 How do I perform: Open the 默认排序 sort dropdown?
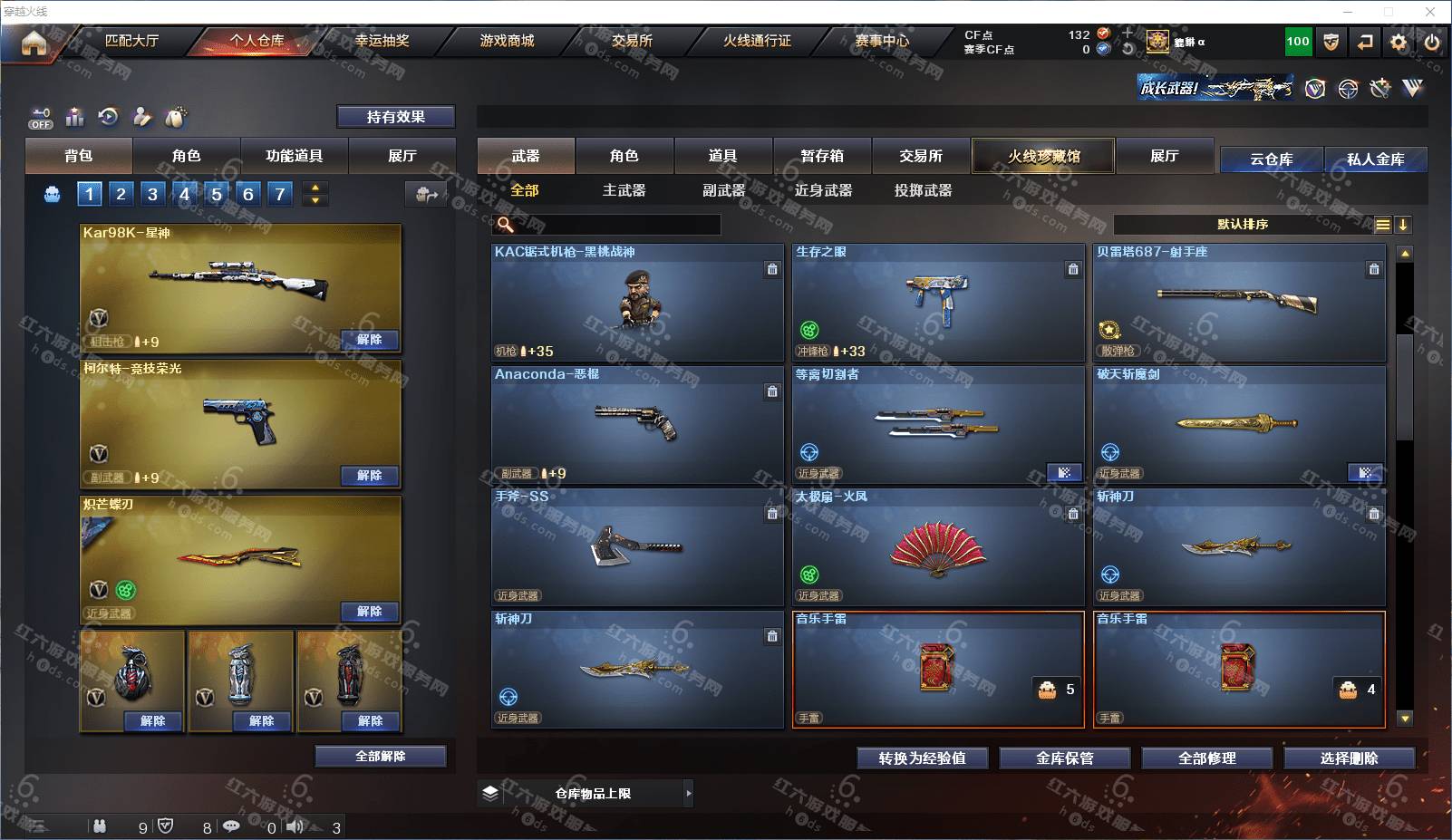[x=1242, y=225]
